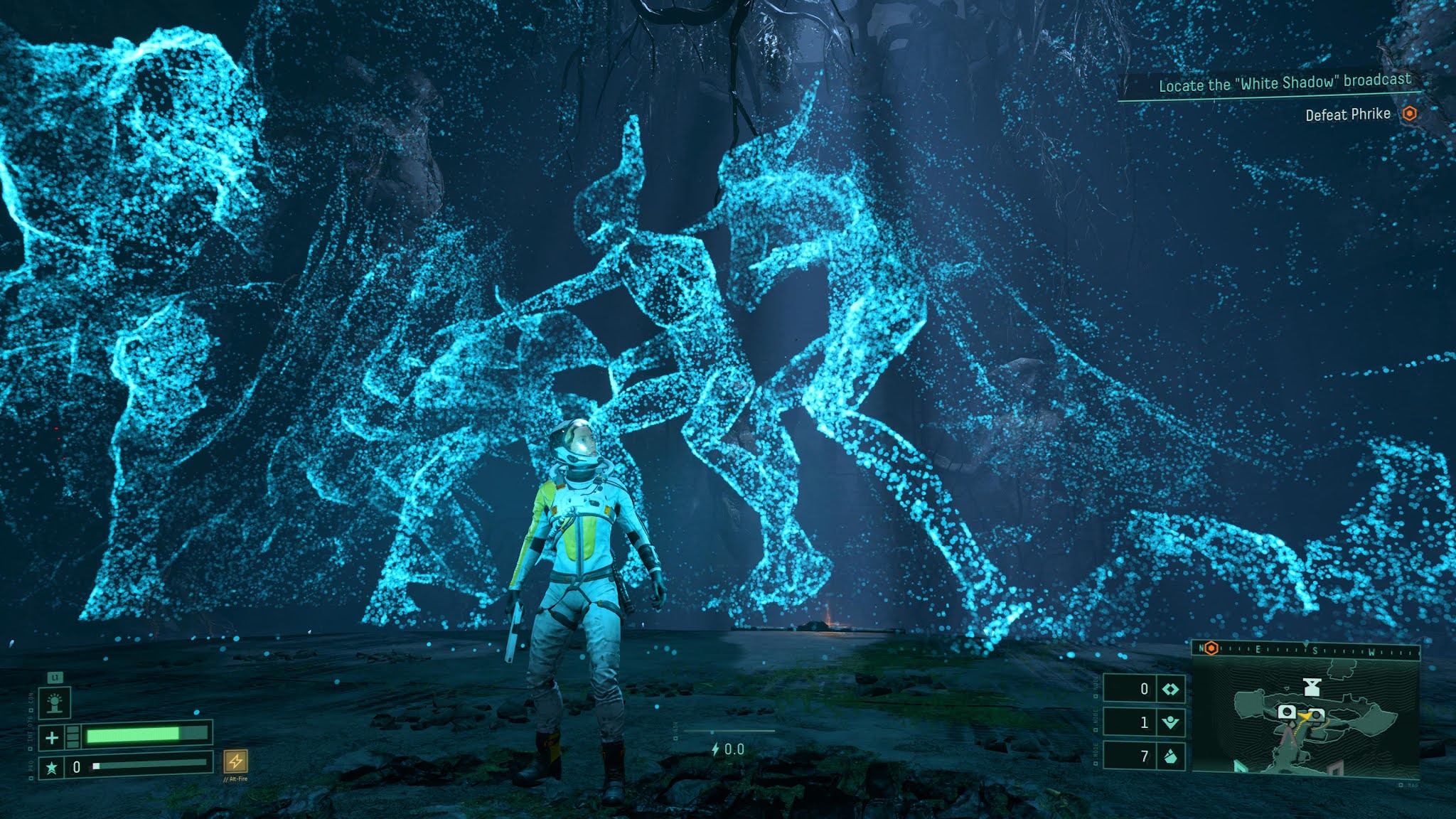The width and height of the screenshot is (1456, 819).
Task: Activate the lightning bolt Alt-Fire icon
Action: point(235,761)
